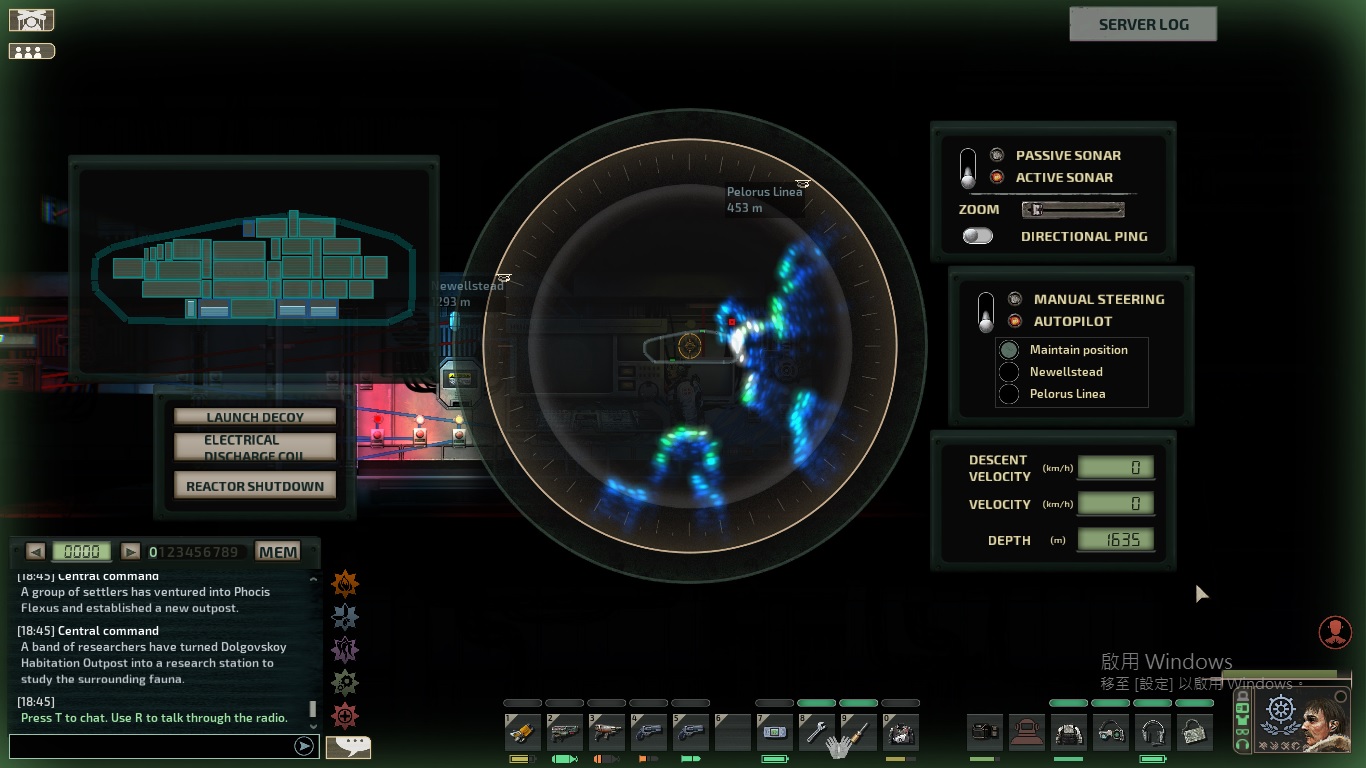Open the headset equipment slot

1152,732
